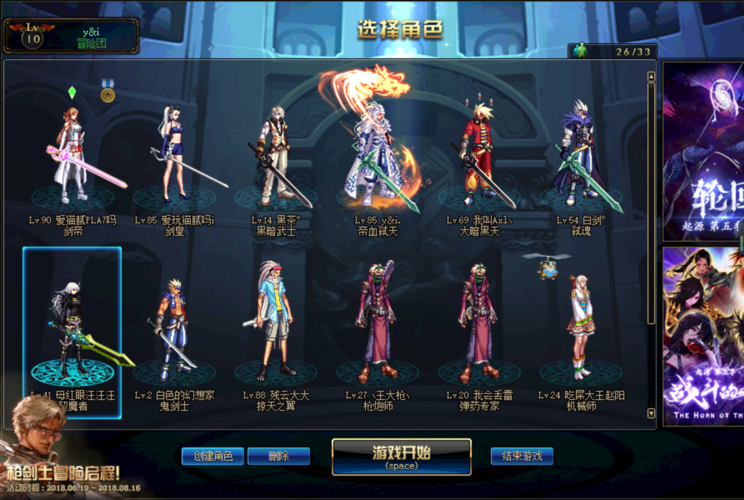Click the character list scrollbar down arrow

tap(652, 411)
